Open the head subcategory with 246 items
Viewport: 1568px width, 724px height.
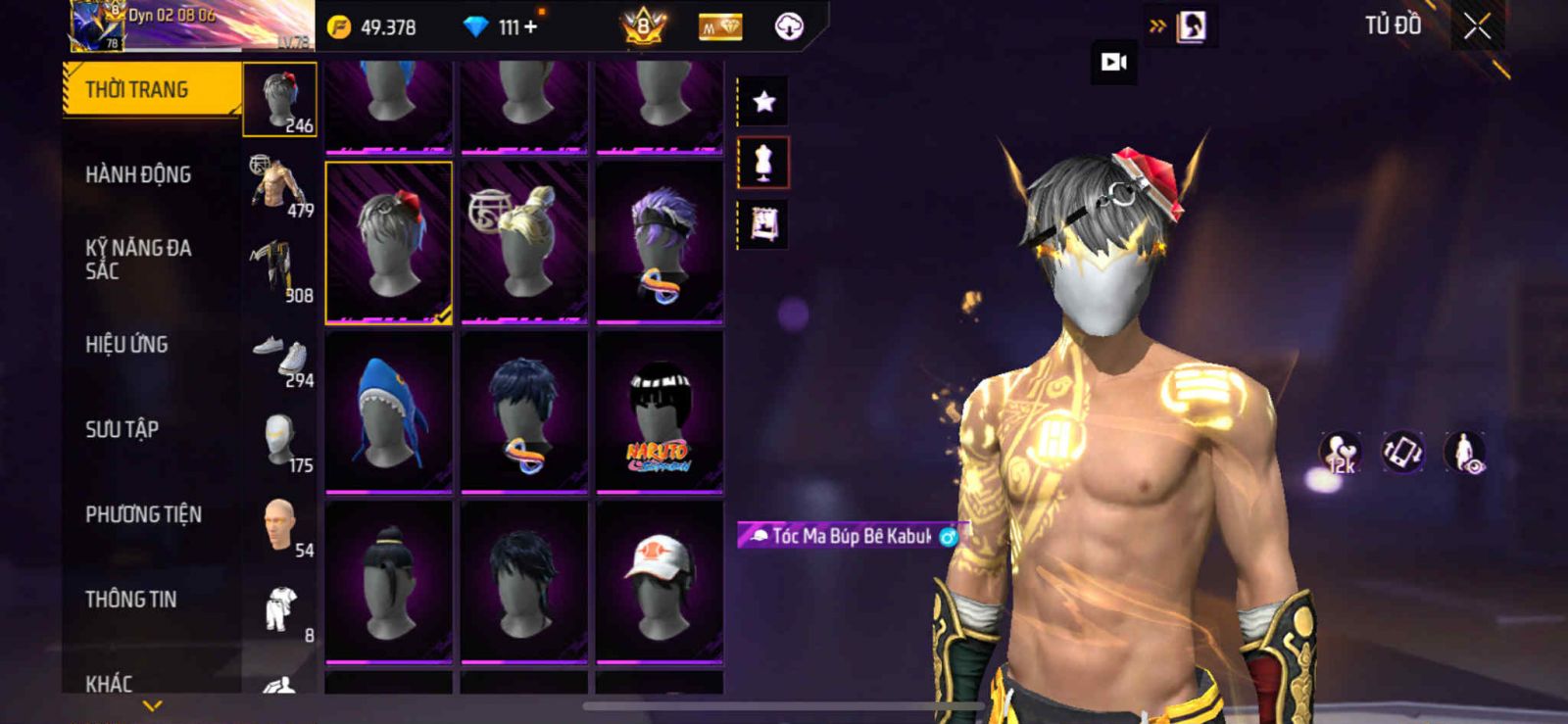[x=280, y=99]
